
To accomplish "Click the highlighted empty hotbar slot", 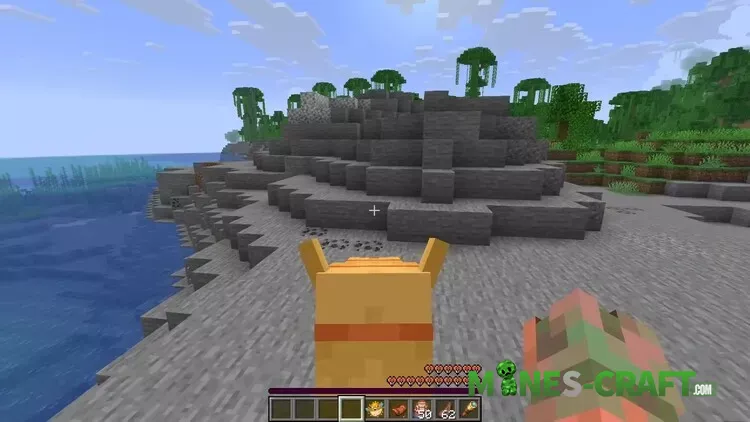I will point(350,408).
